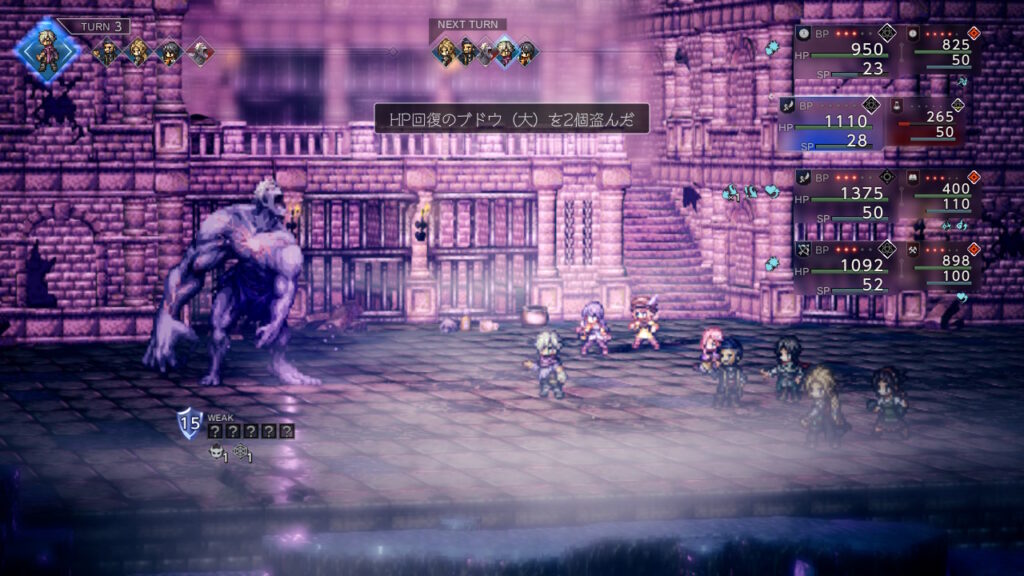
Task: Select the scholar's book panel with 400 HP
Action: point(938,196)
